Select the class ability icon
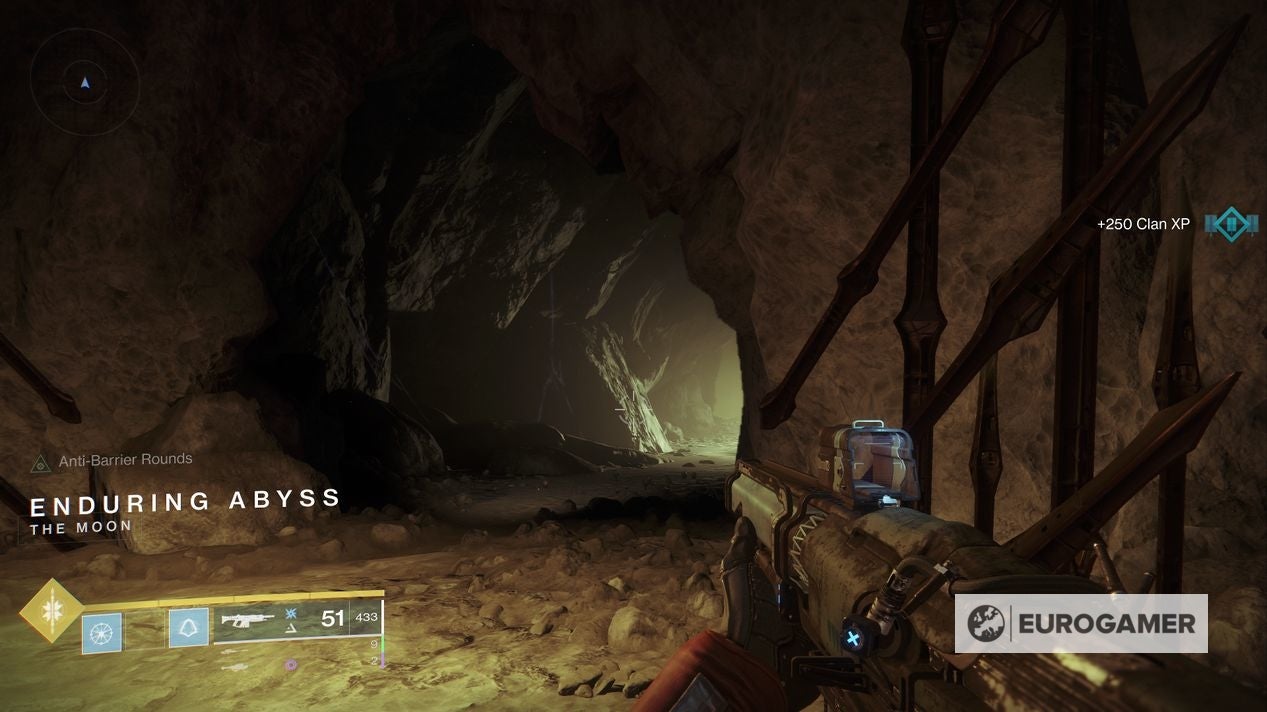The height and width of the screenshot is (712, 1267). click(188, 628)
